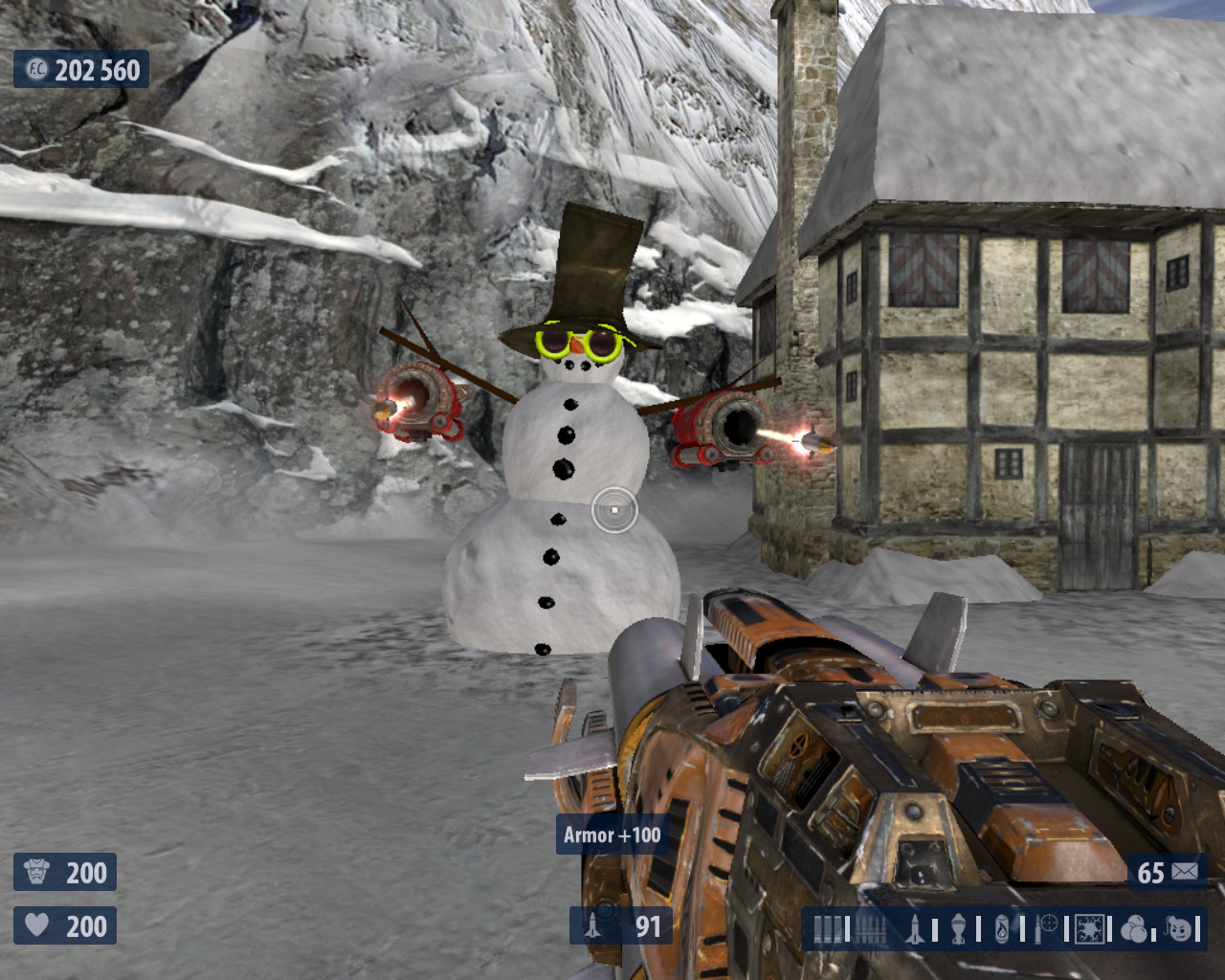Select the bullet row ammo icon

870,929
